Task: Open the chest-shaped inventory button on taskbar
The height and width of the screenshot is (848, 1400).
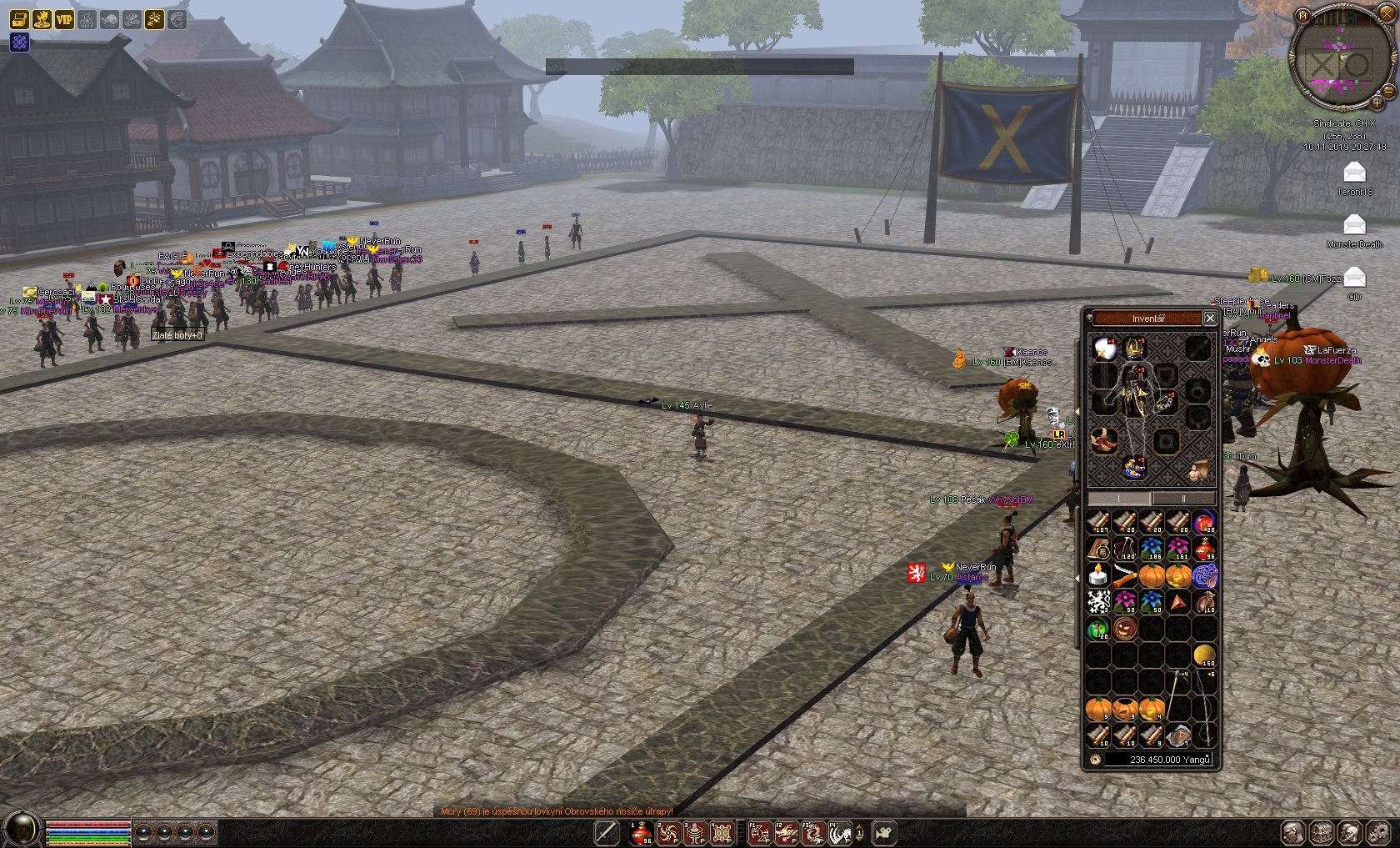Action: (1322, 832)
